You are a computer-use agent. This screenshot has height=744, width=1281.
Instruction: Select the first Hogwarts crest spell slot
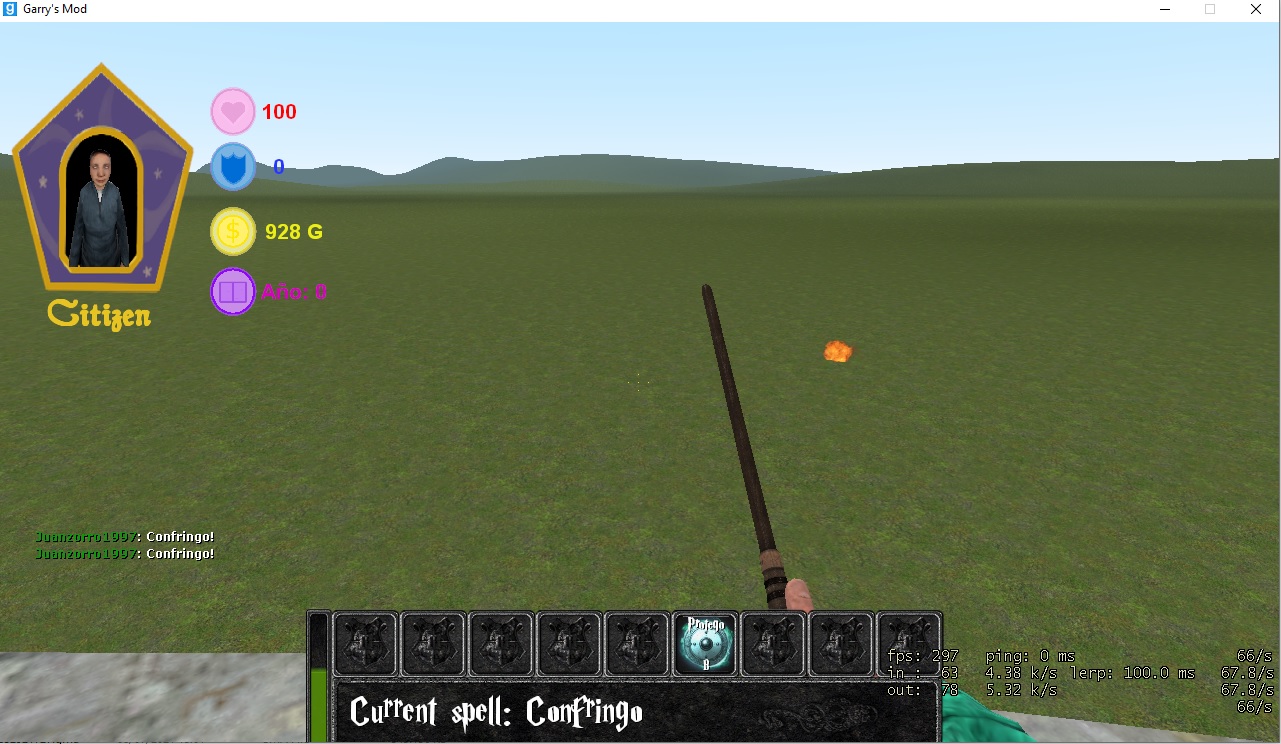365,644
